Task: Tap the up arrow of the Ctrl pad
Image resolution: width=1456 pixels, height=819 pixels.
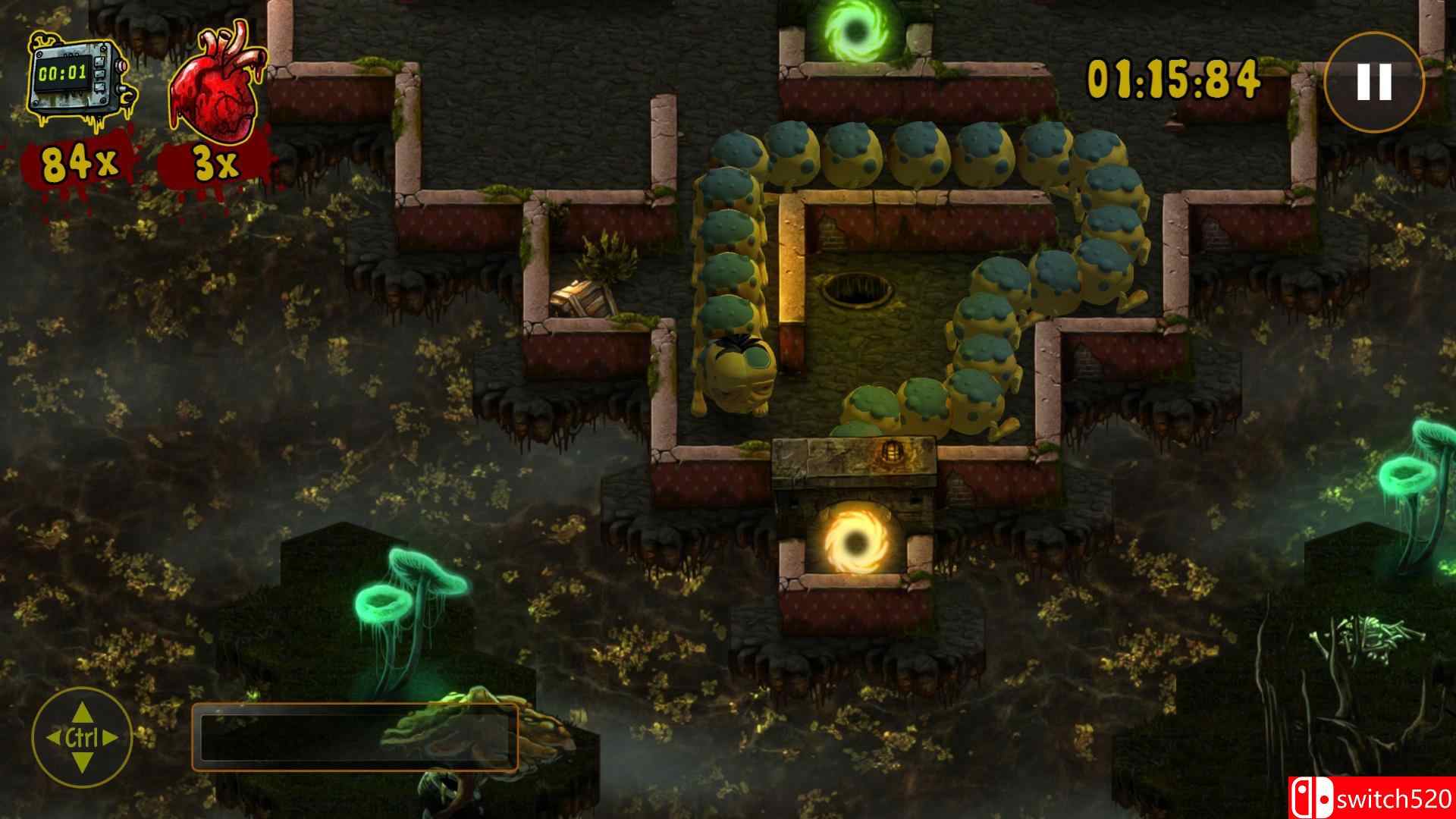Action: [81, 711]
